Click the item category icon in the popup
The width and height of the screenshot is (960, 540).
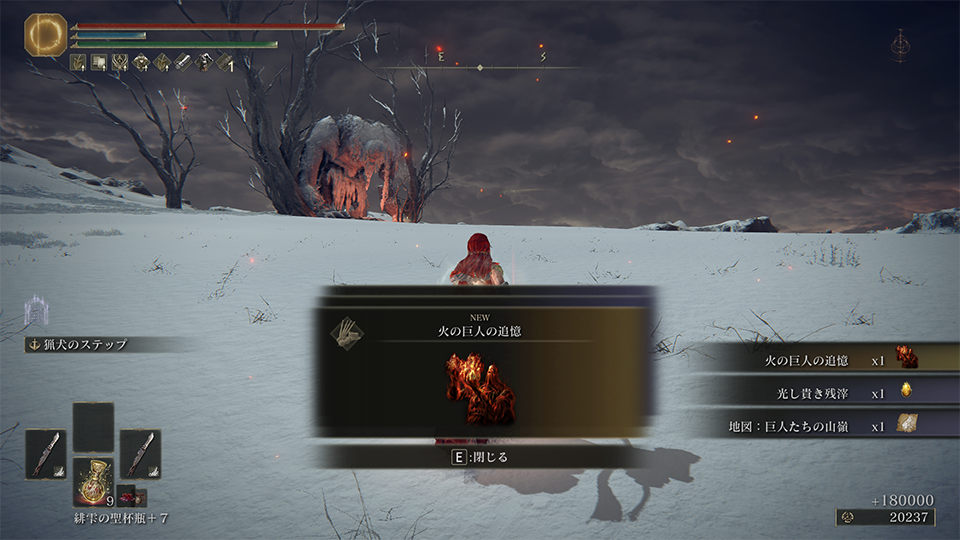pos(346,333)
